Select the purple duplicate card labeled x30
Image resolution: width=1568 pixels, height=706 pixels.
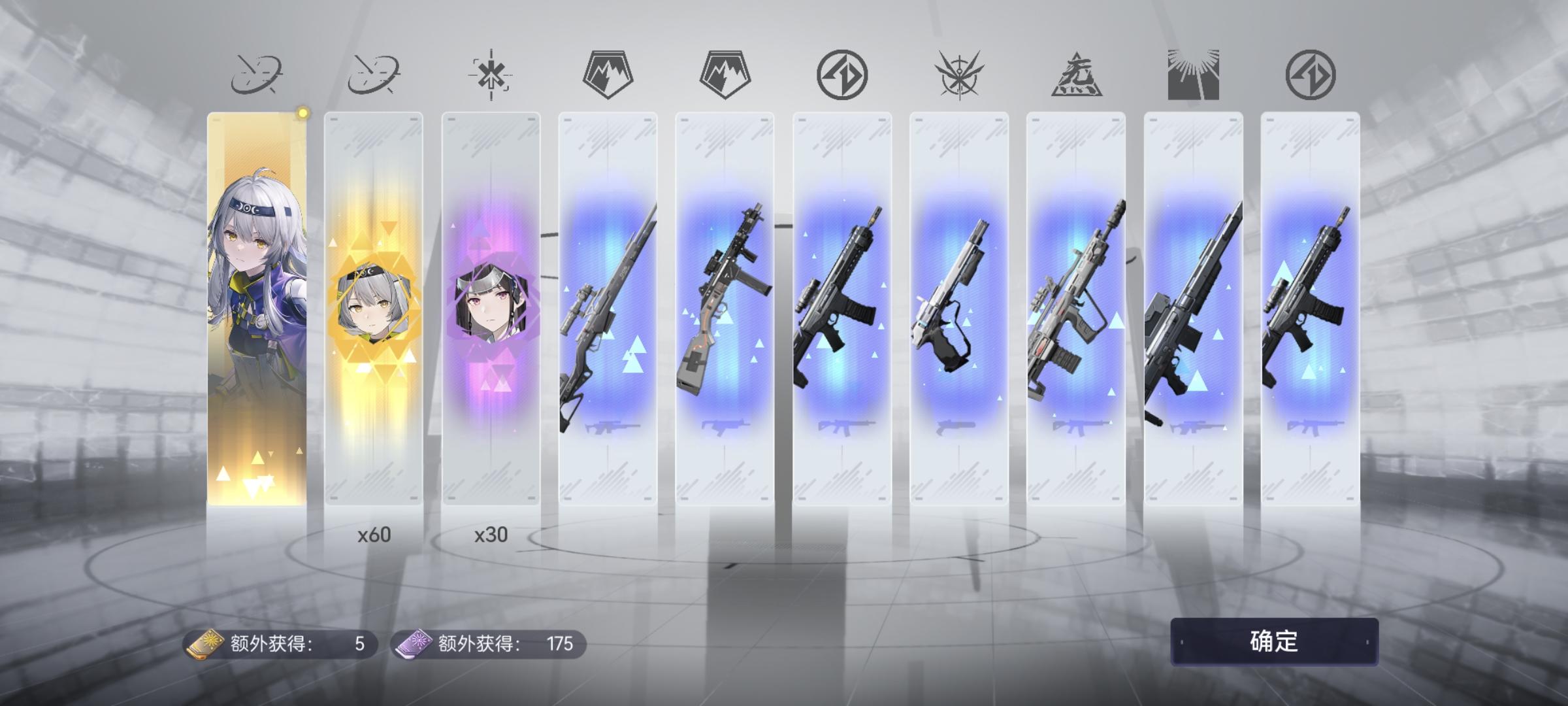491,314
